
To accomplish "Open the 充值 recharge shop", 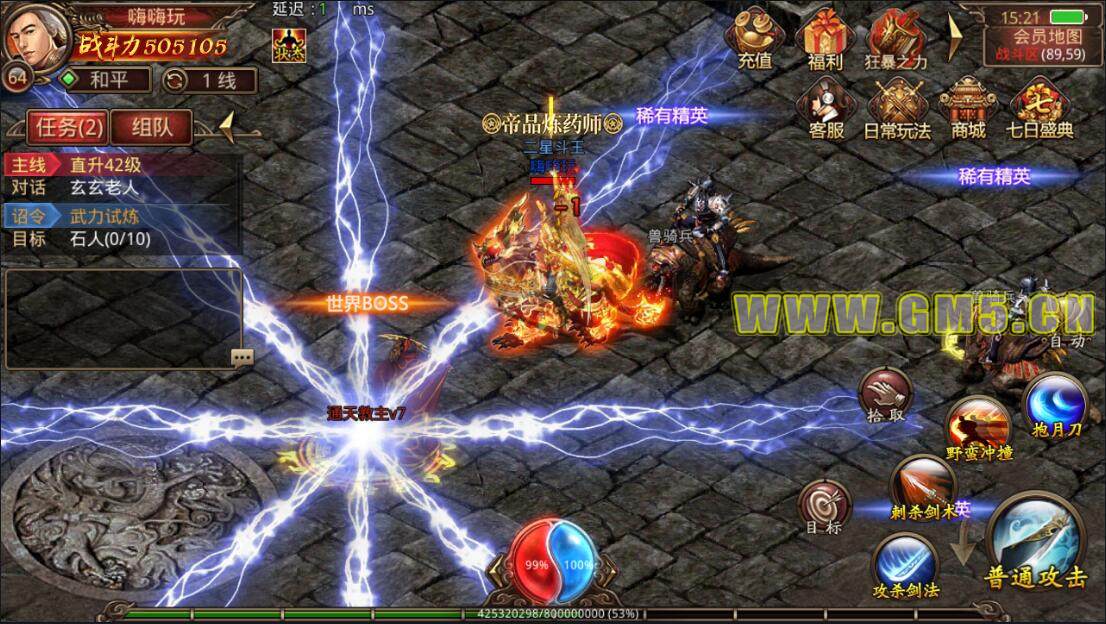I will tap(755, 38).
